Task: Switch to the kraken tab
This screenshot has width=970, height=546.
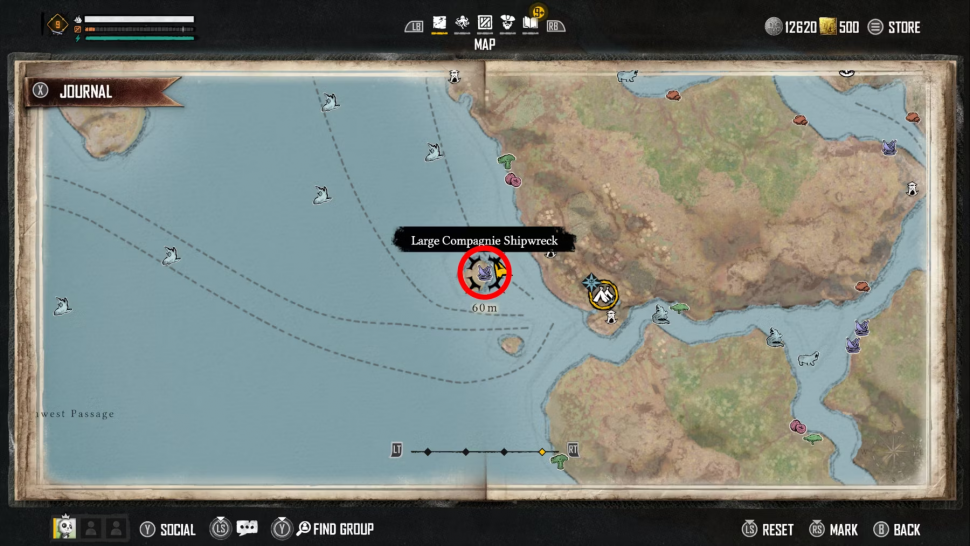Action: (x=462, y=23)
